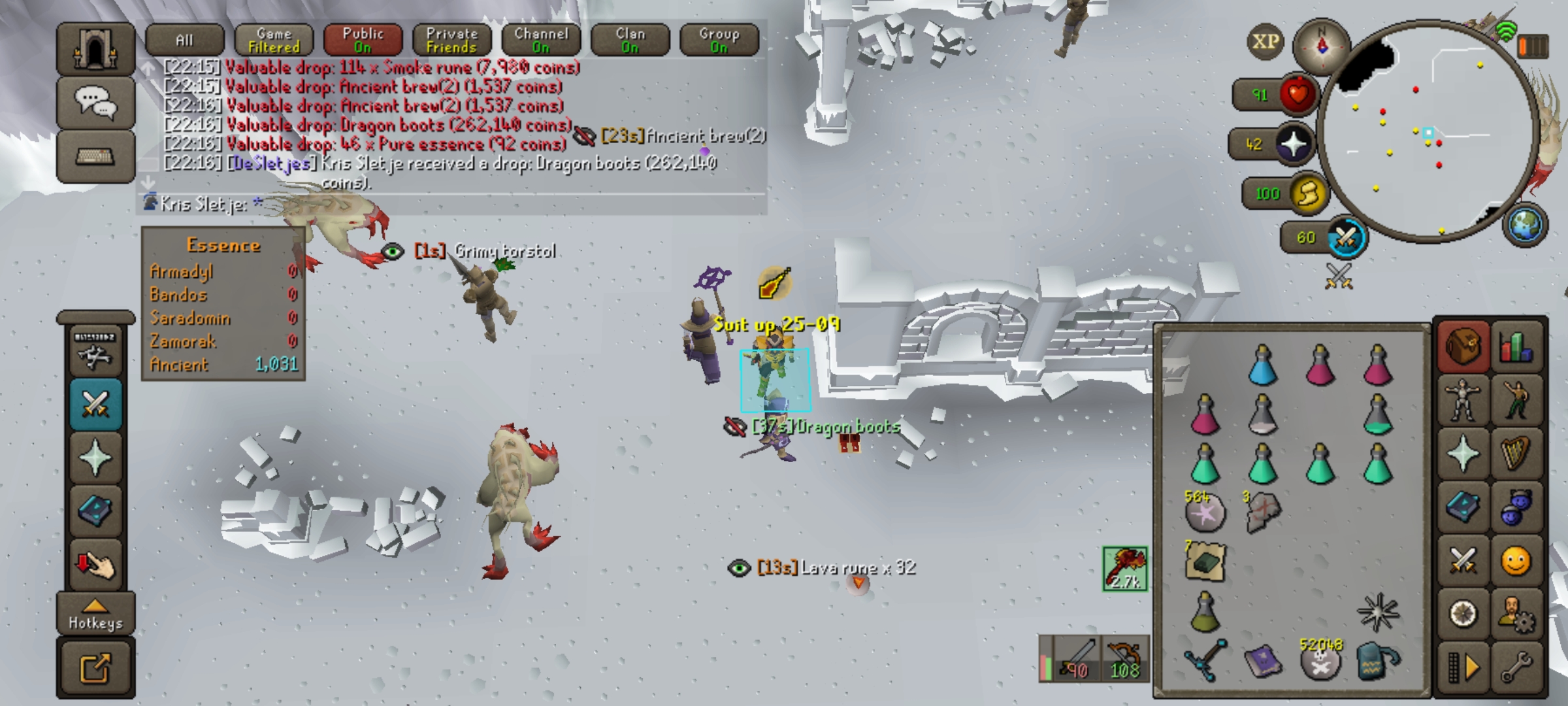The height and width of the screenshot is (706, 1568).
Task: Open the inventory backpack tab
Action: [1463, 346]
